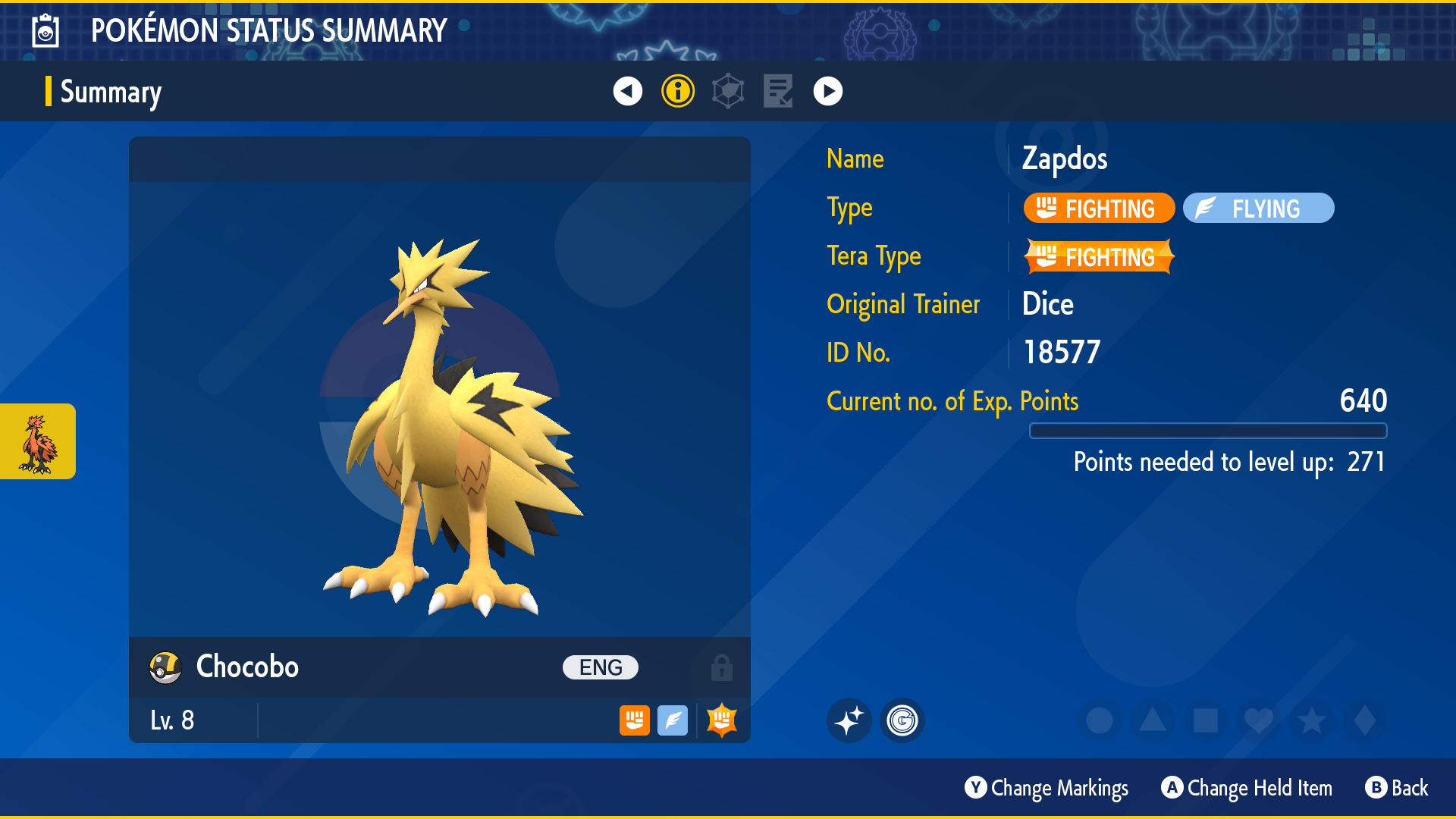Image resolution: width=1456 pixels, height=819 pixels.
Task: Go Back from the summary screen
Action: coord(1397,789)
